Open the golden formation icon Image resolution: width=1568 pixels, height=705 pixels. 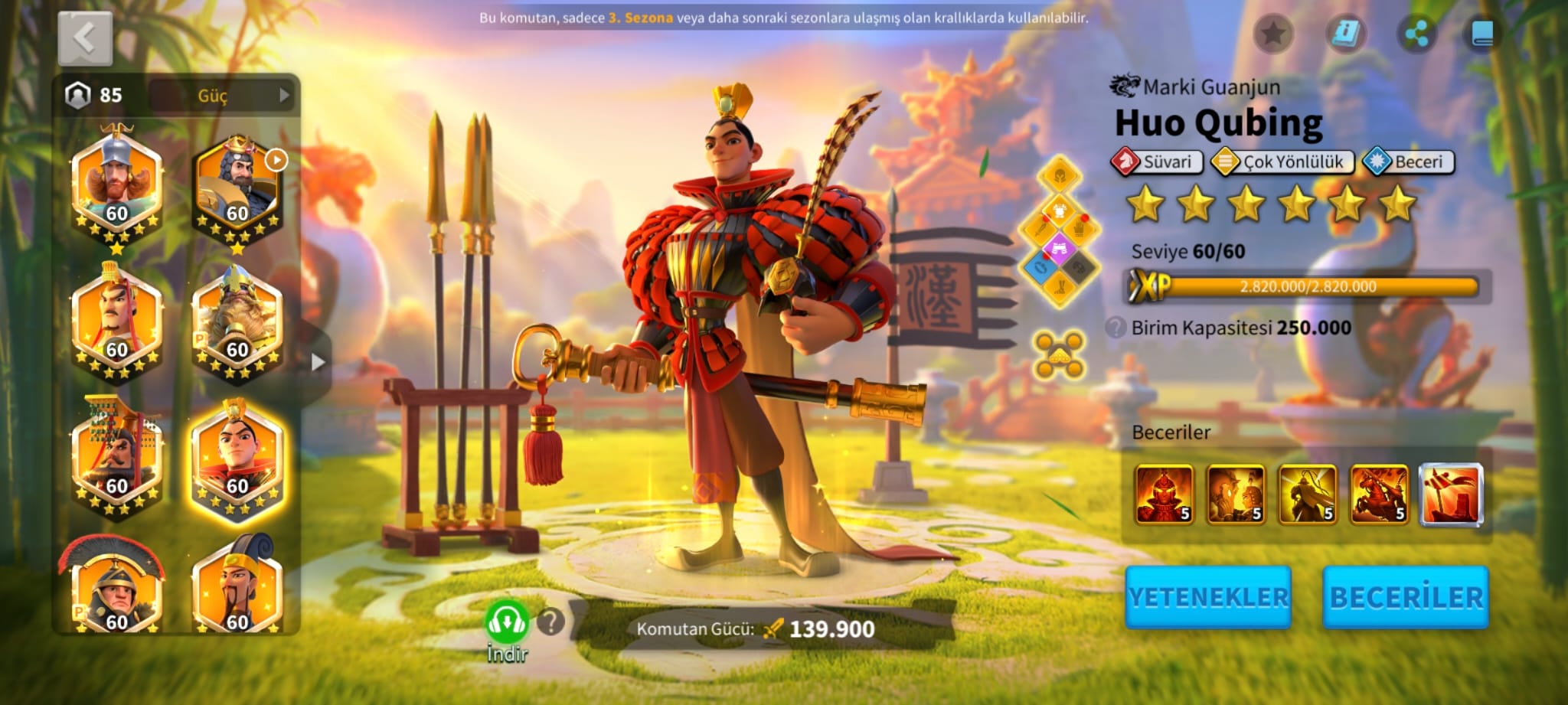click(1059, 354)
